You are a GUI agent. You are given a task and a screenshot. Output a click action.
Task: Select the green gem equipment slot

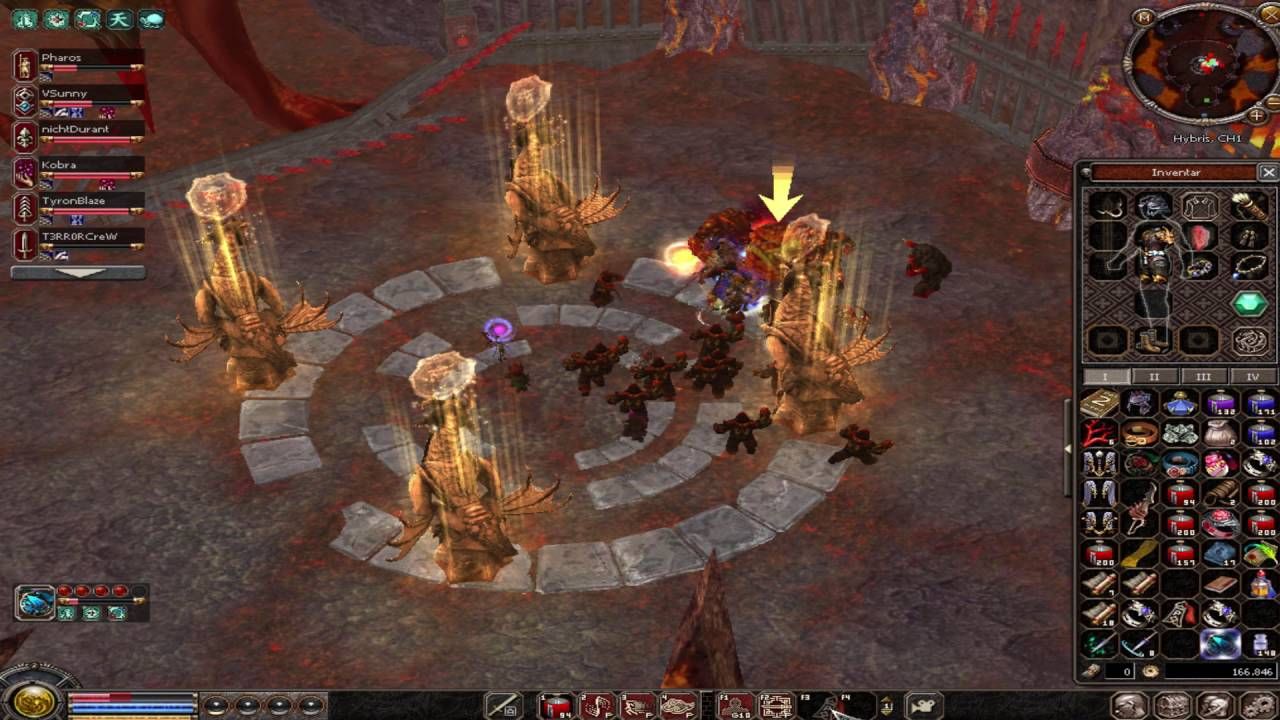(1250, 304)
